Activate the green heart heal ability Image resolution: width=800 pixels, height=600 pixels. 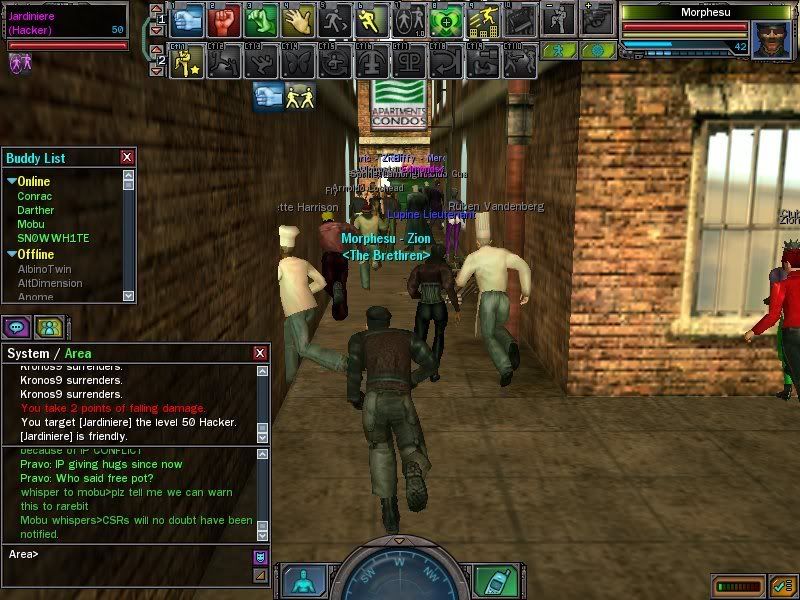pos(445,19)
